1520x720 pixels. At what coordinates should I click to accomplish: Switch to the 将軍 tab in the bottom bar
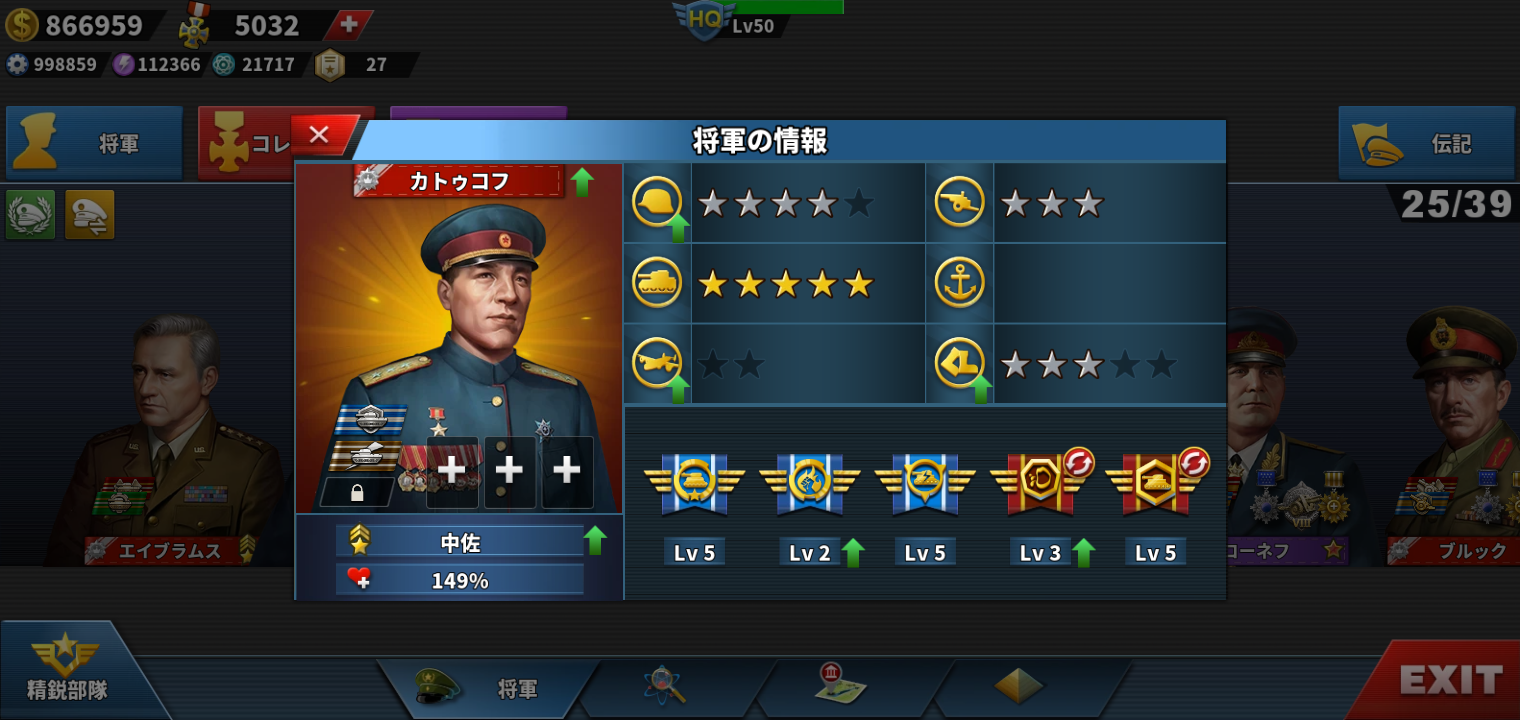pos(490,688)
